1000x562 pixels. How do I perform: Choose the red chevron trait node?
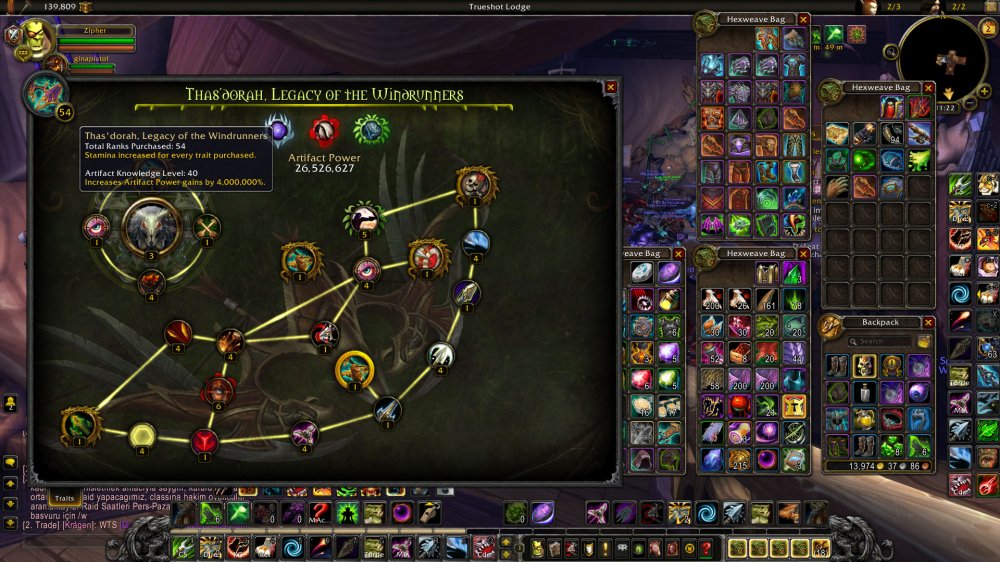pos(204,439)
